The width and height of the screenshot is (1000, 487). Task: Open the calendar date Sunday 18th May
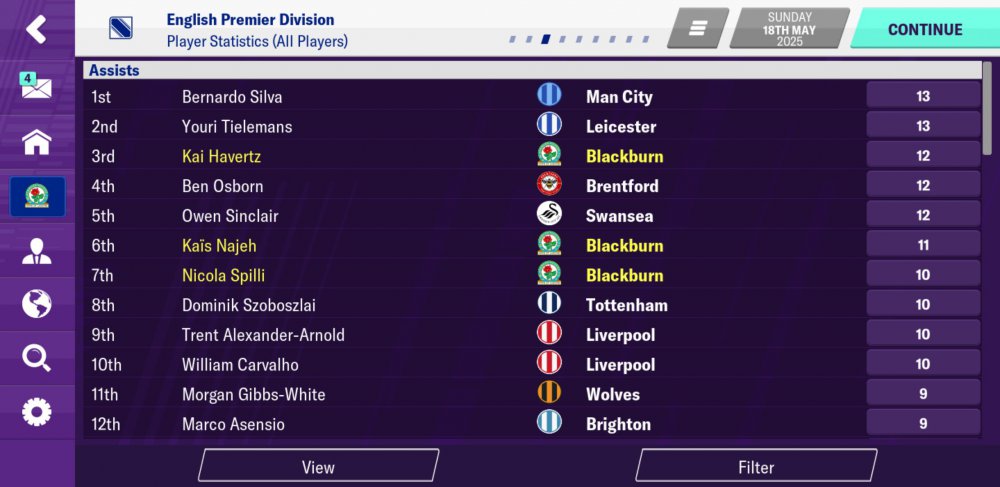(x=790, y=29)
